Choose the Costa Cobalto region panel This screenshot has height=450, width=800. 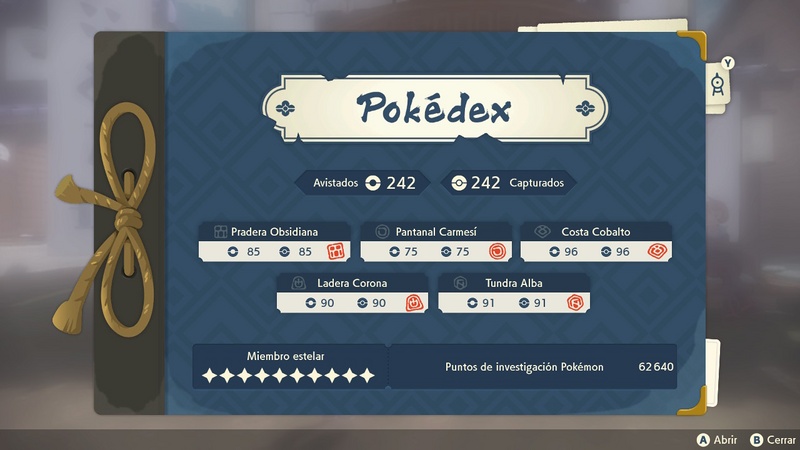click(x=596, y=241)
